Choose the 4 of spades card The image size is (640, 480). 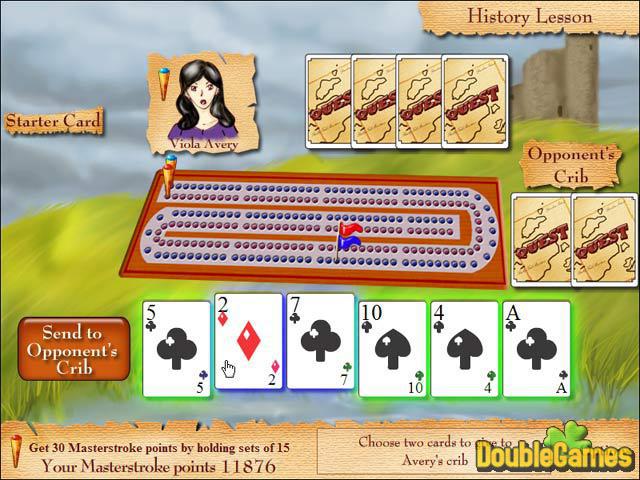point(465,349)
